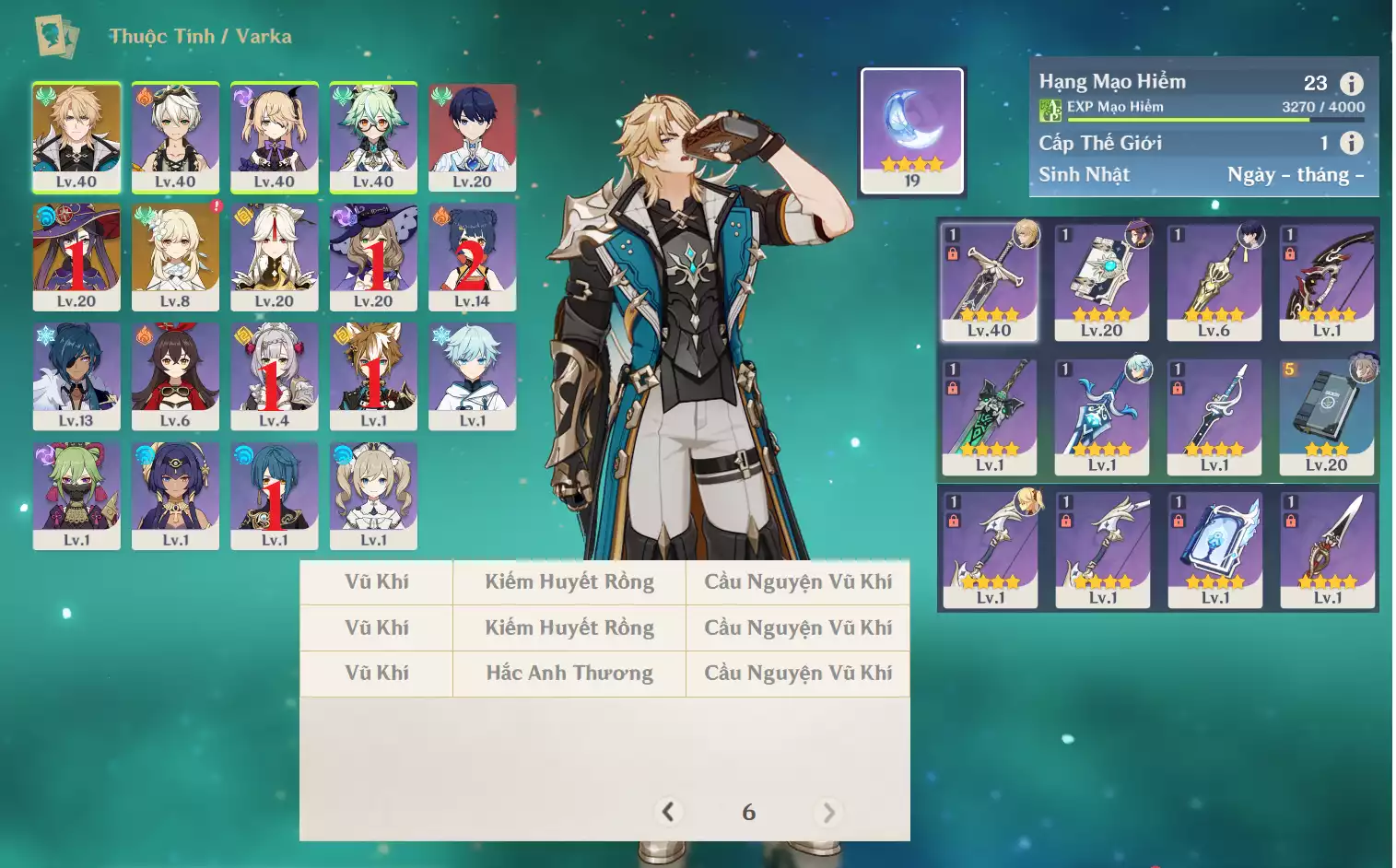The height and width of the screenshot is (868, 1396).
Task: Click the Hắc Anh Thương wish row
Action: [569, 674]
